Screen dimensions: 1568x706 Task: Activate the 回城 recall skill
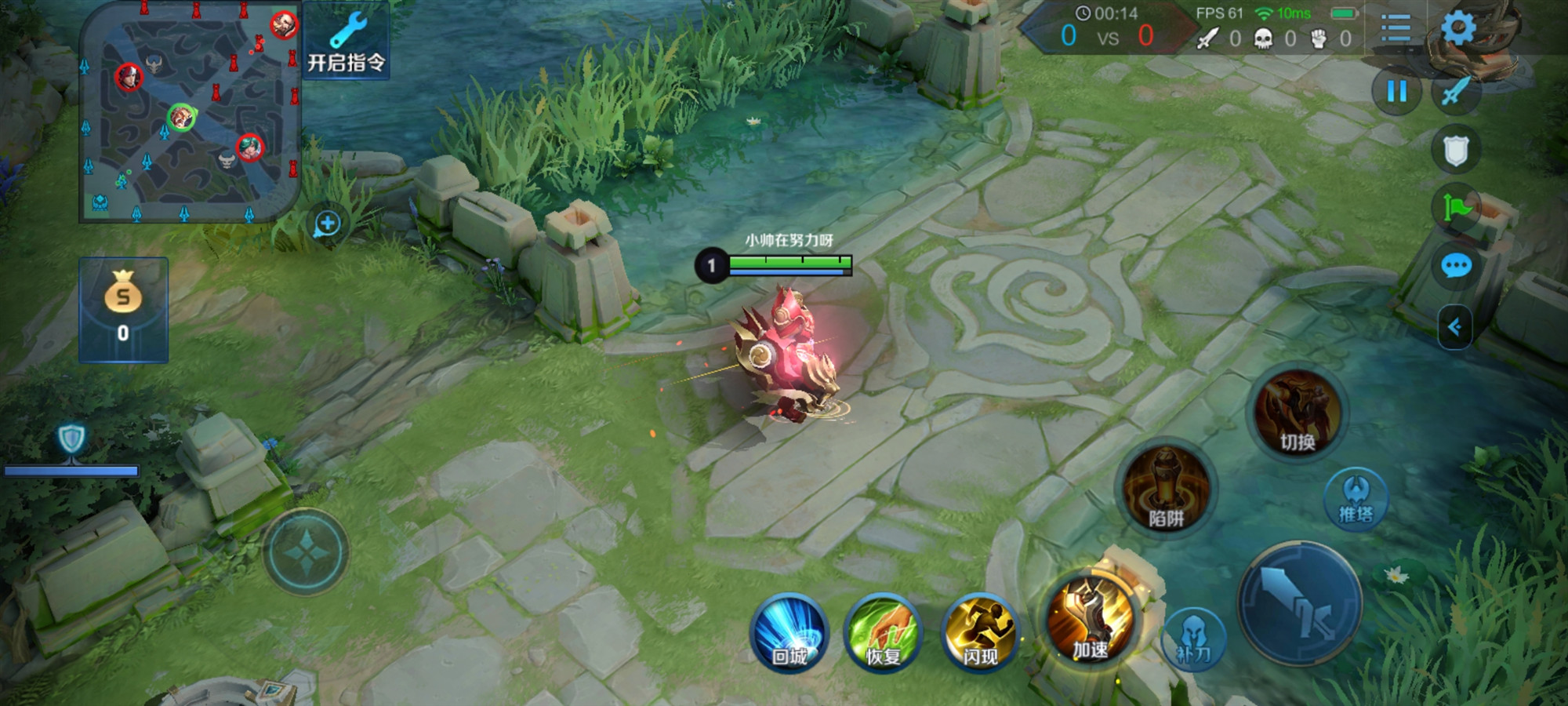[789, 633]
